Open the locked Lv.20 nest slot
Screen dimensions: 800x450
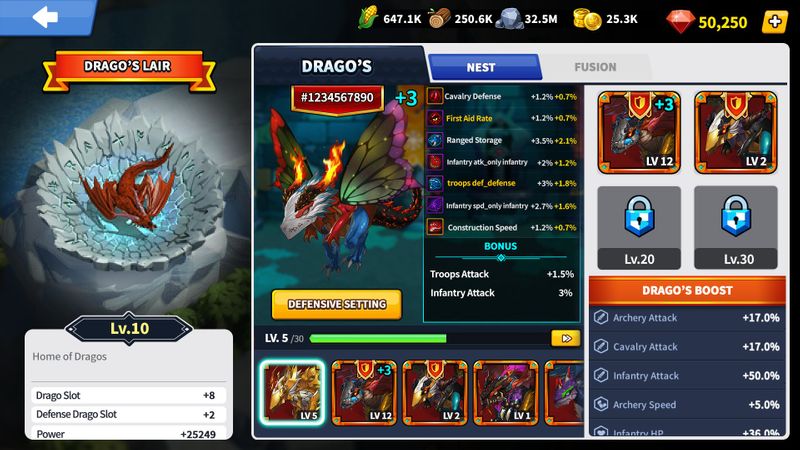(x=638, y=228)
